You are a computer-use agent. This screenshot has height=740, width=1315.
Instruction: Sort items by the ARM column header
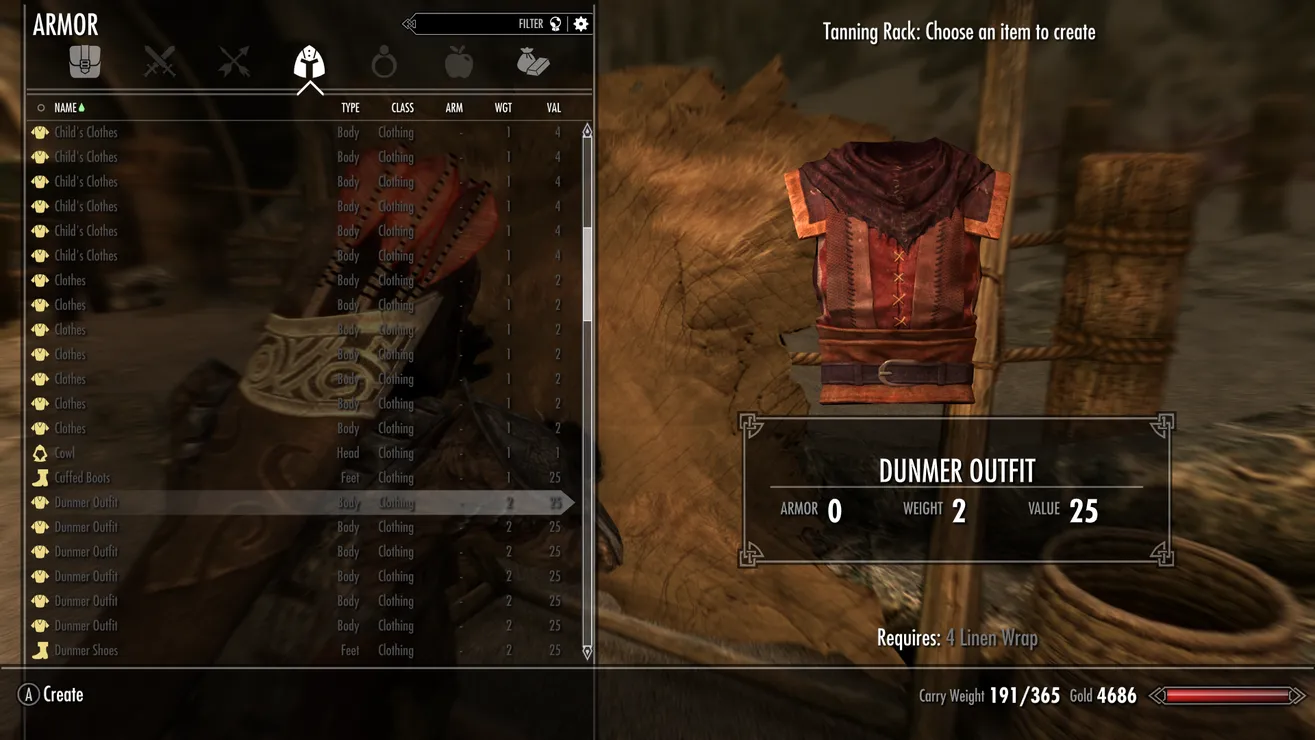coord(454,108)
